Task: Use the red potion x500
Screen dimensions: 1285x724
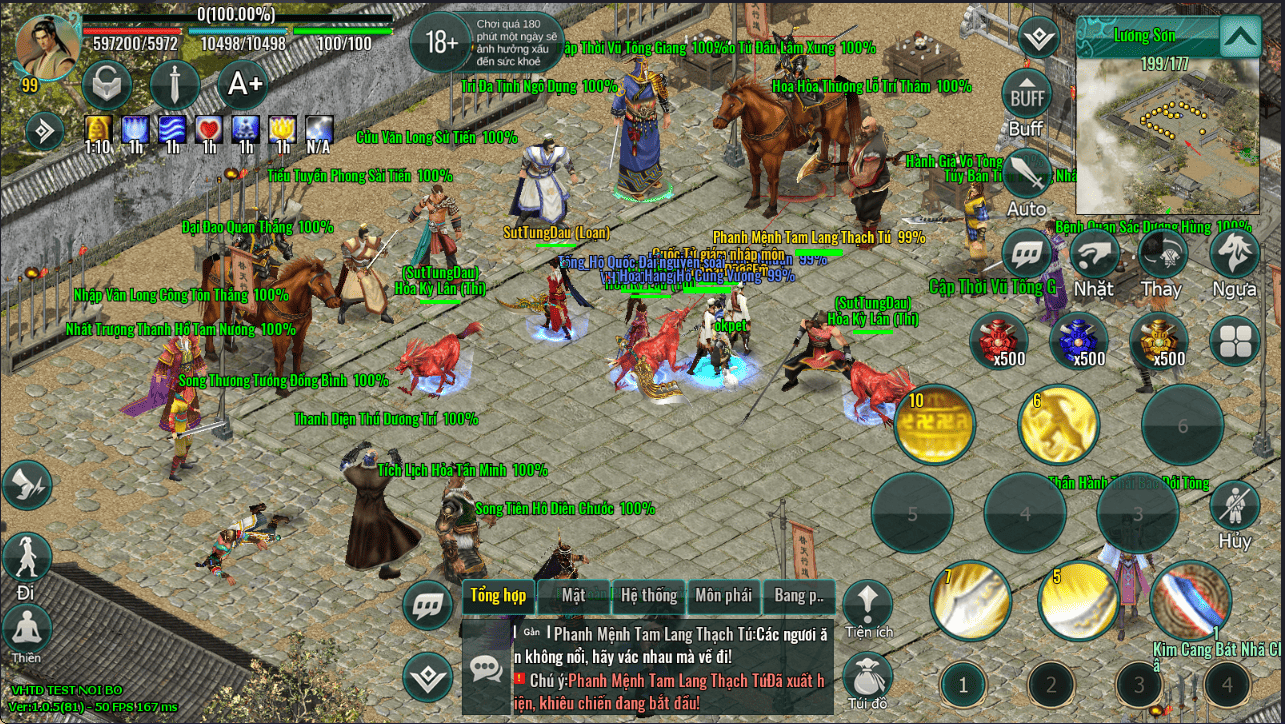Action: click(x=998, y=338)
